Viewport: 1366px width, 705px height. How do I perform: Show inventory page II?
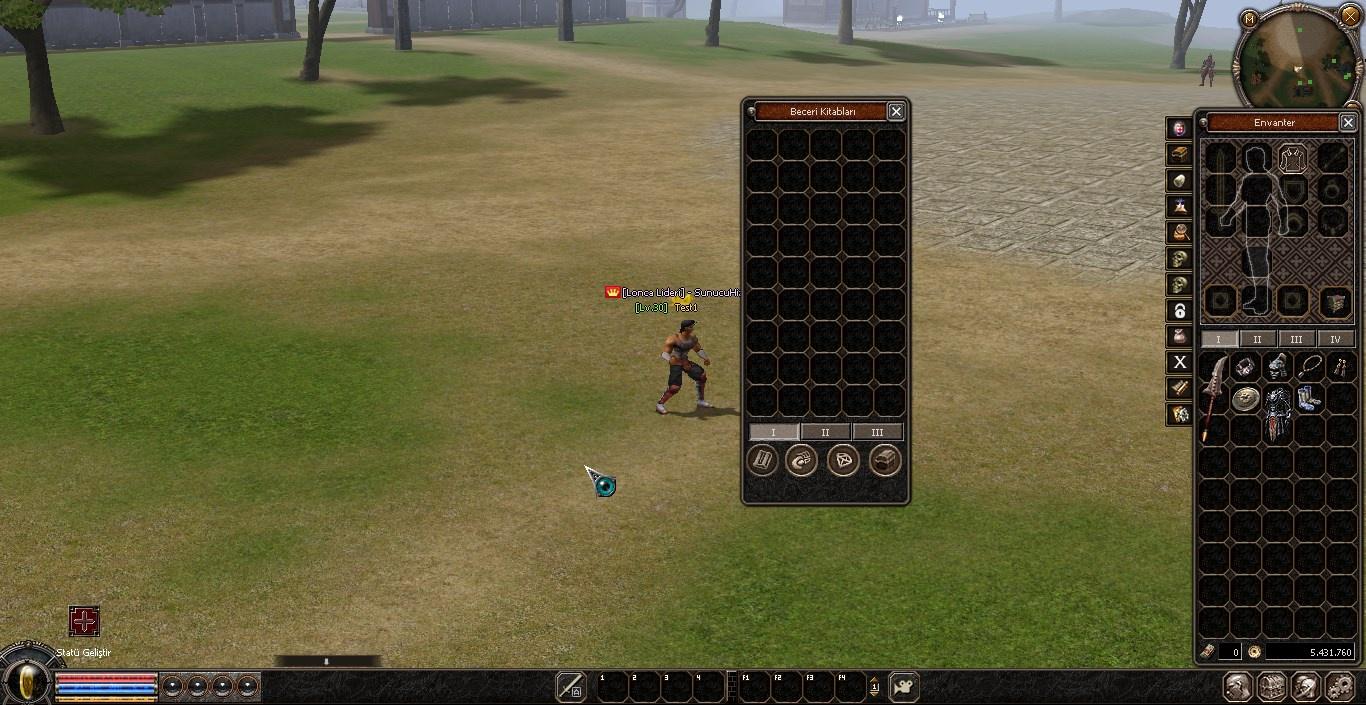(x=1257, y=339)
